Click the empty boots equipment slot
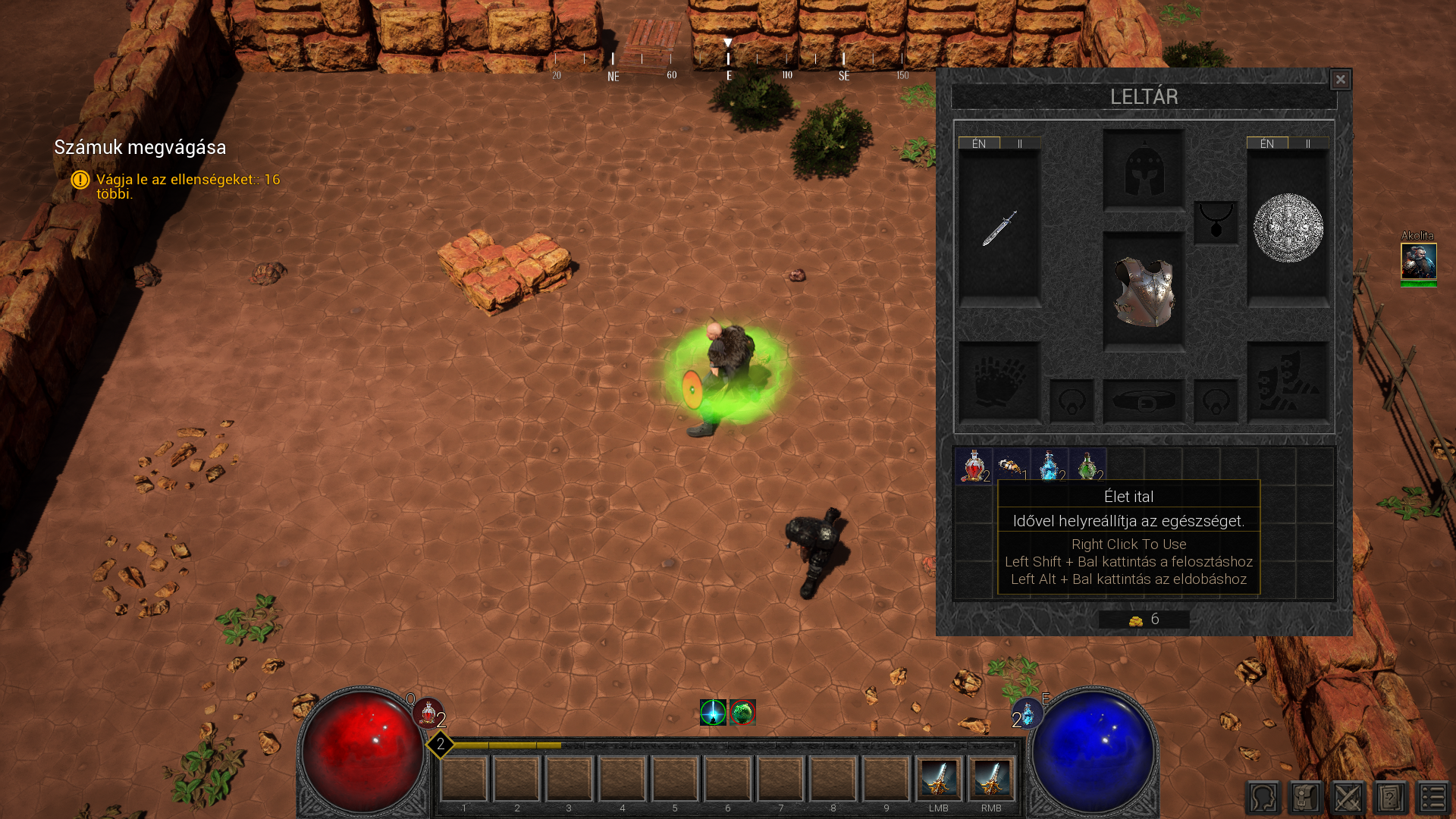 click(x=1288, y=382)
